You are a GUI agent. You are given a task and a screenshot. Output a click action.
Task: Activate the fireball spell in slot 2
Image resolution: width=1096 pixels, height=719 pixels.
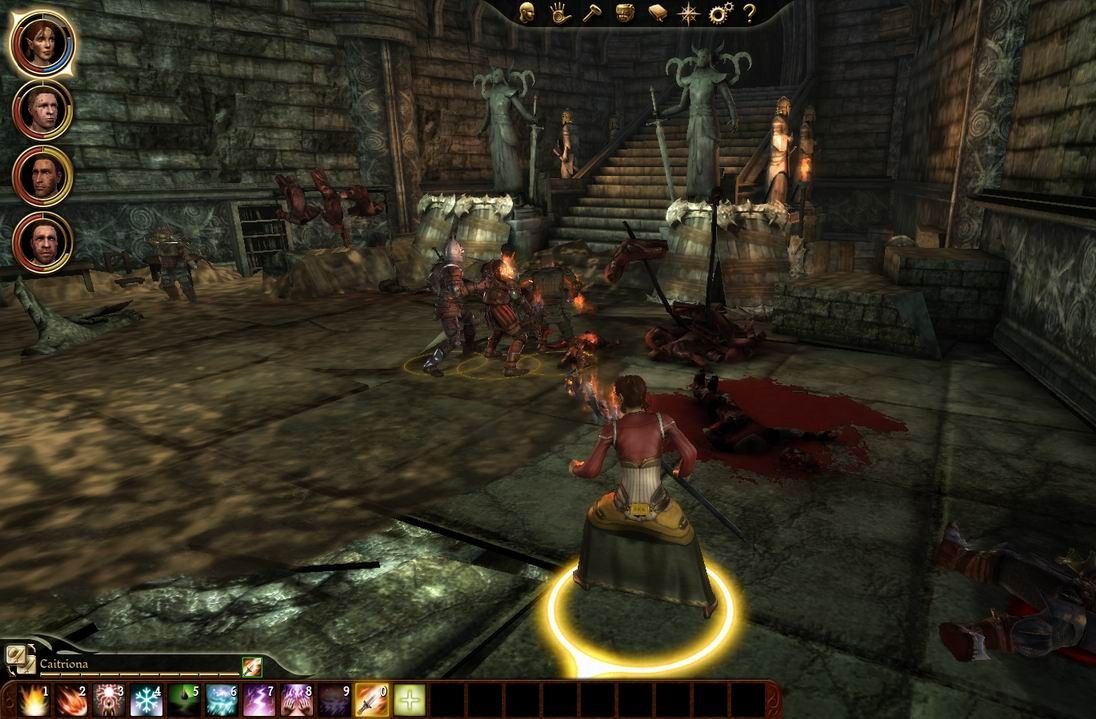(71, 700)
